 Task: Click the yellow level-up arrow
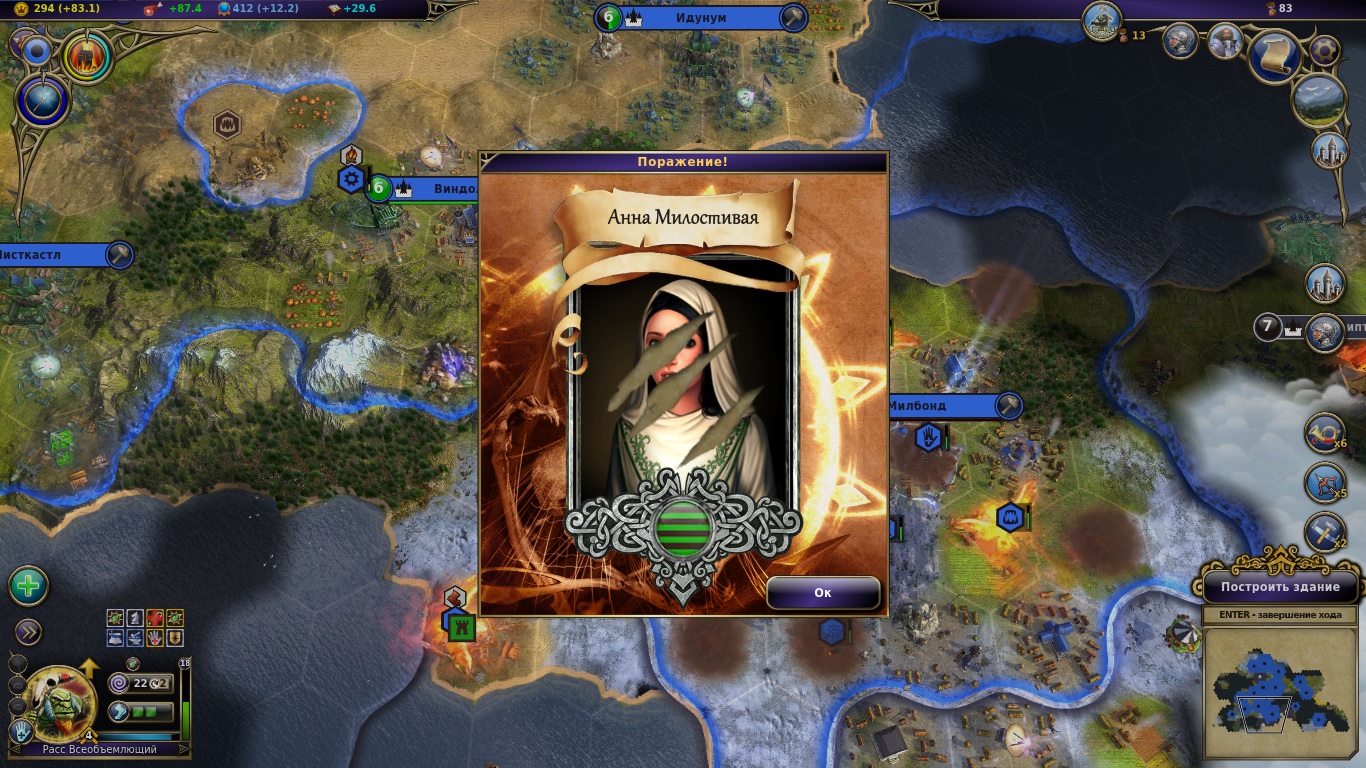tap(88, 668)
